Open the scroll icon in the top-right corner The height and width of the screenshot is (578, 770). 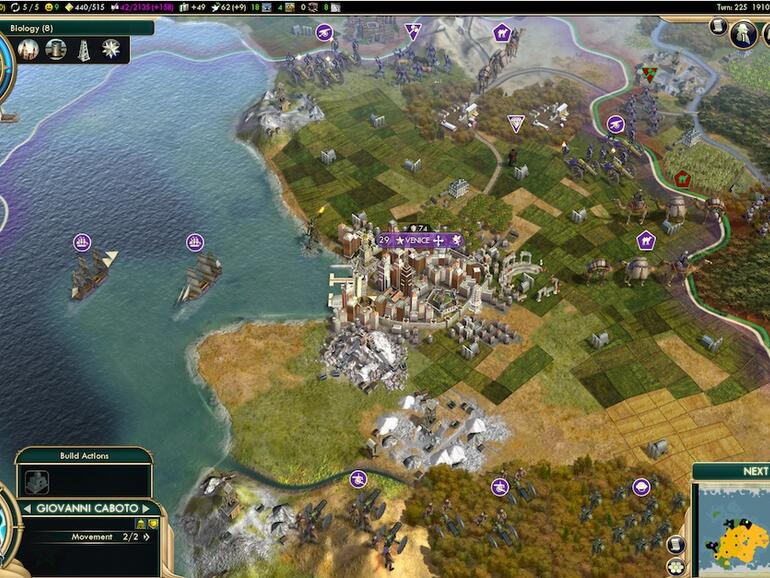point(718,27)
